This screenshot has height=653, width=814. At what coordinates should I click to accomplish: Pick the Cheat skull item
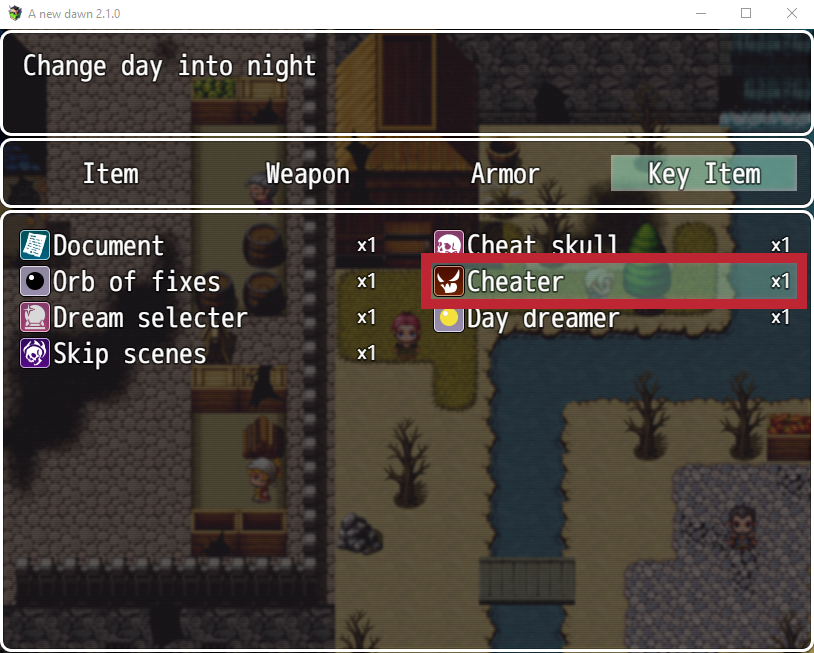click(x=542, y=245)
